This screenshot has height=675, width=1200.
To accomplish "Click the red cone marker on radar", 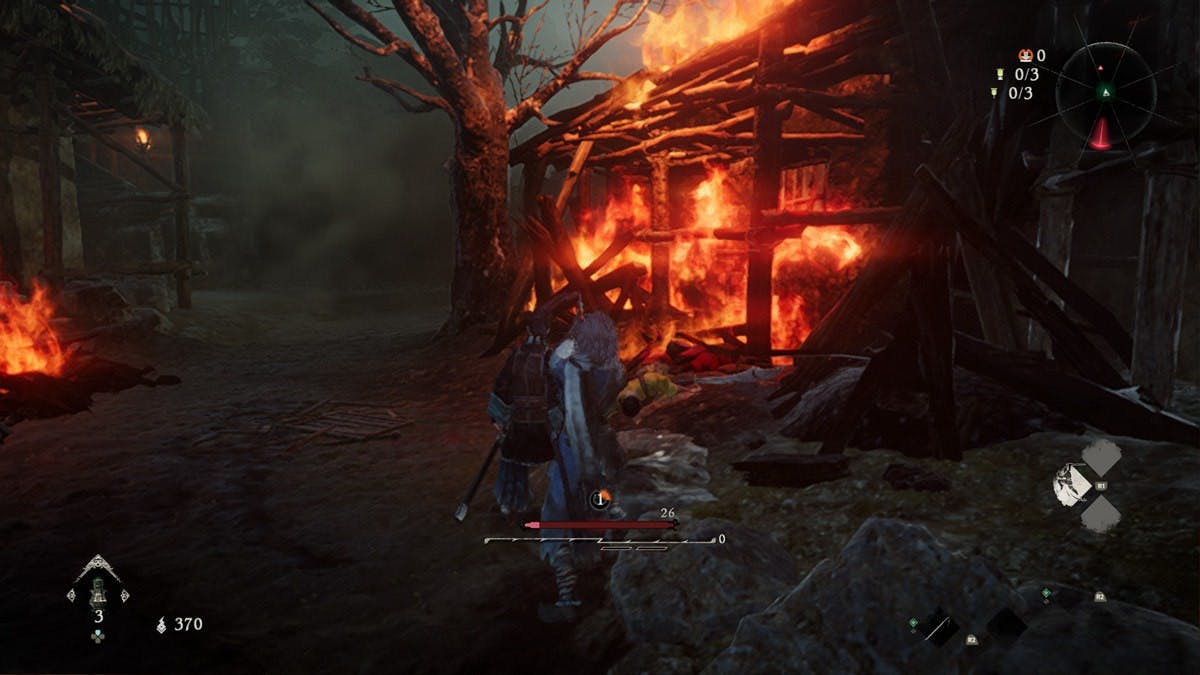I will [1101, 132].
